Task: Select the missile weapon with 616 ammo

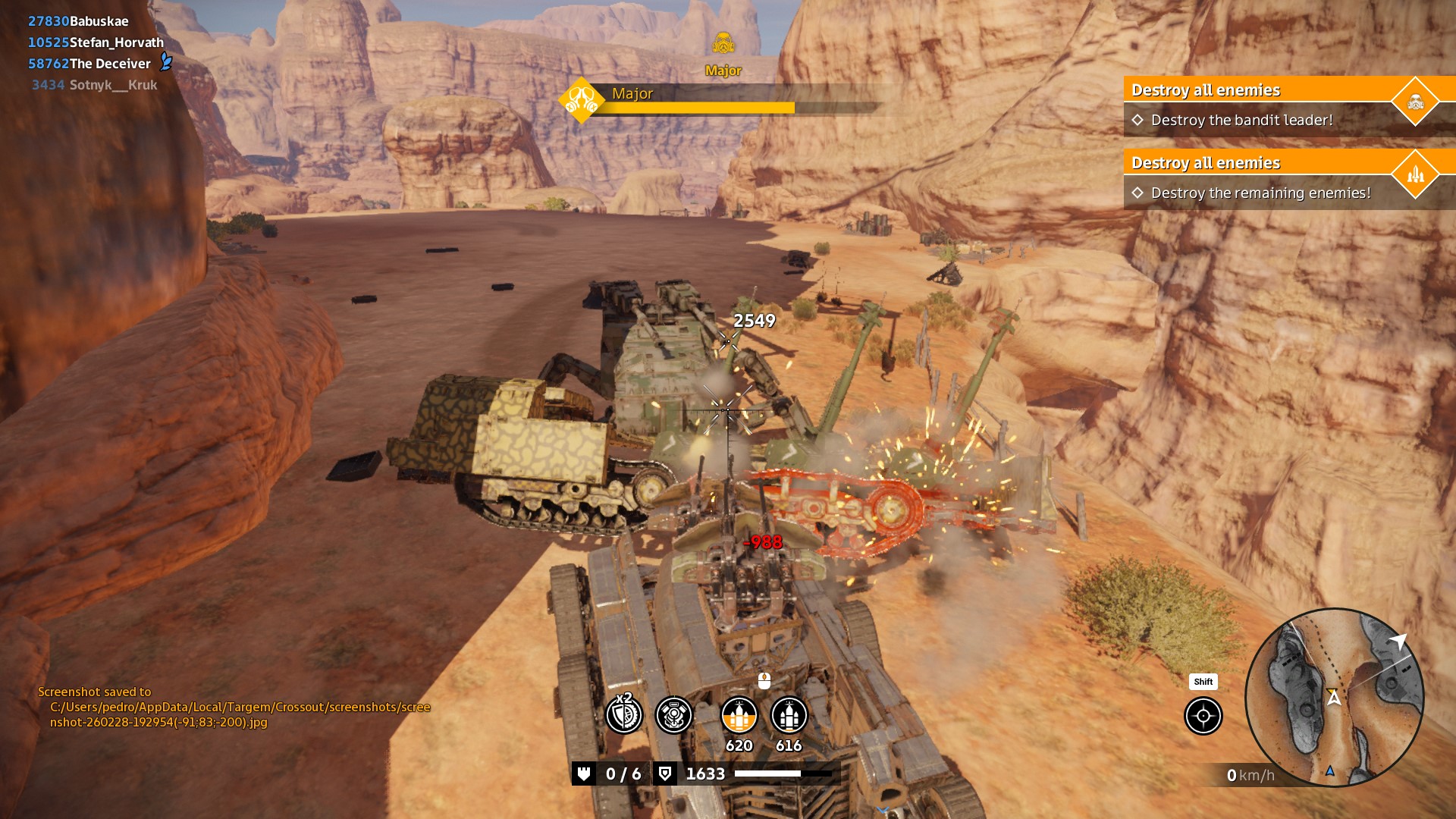Action: (x=789, y=715)
